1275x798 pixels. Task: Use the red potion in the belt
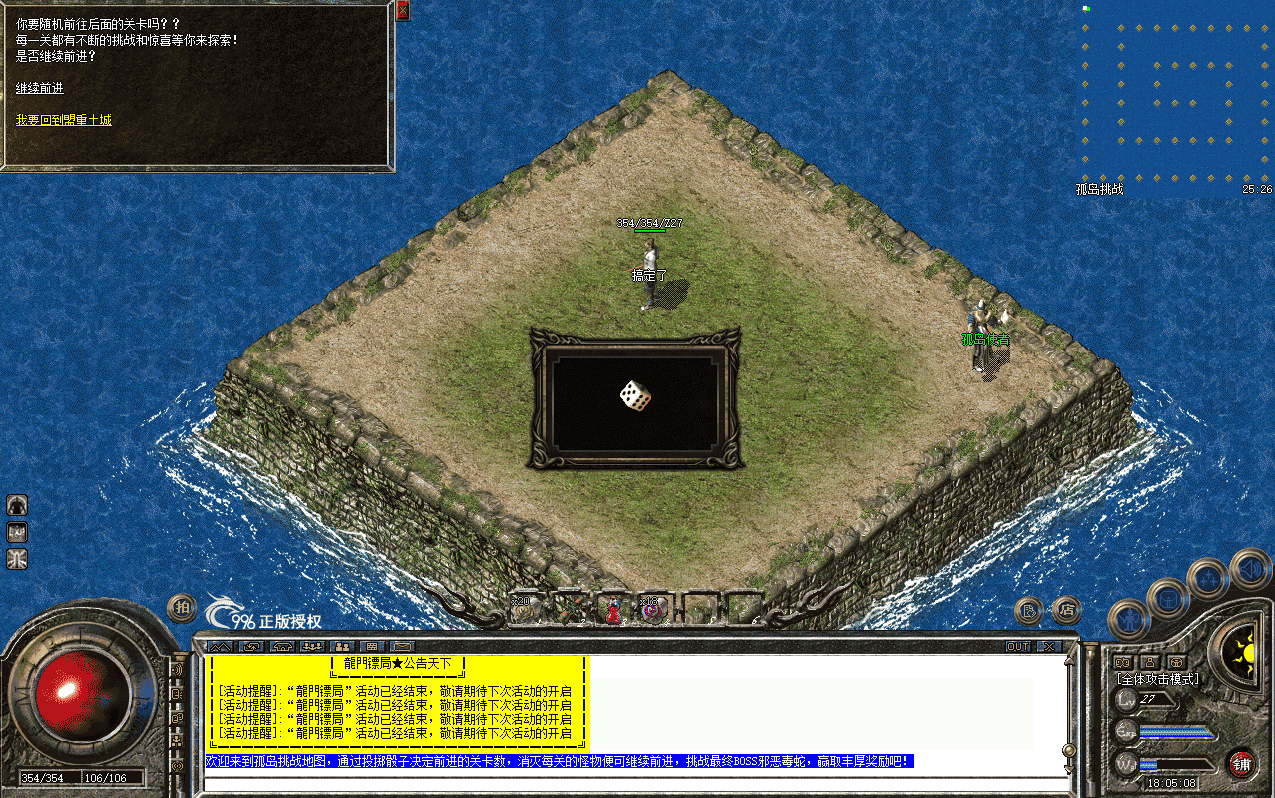613,609
